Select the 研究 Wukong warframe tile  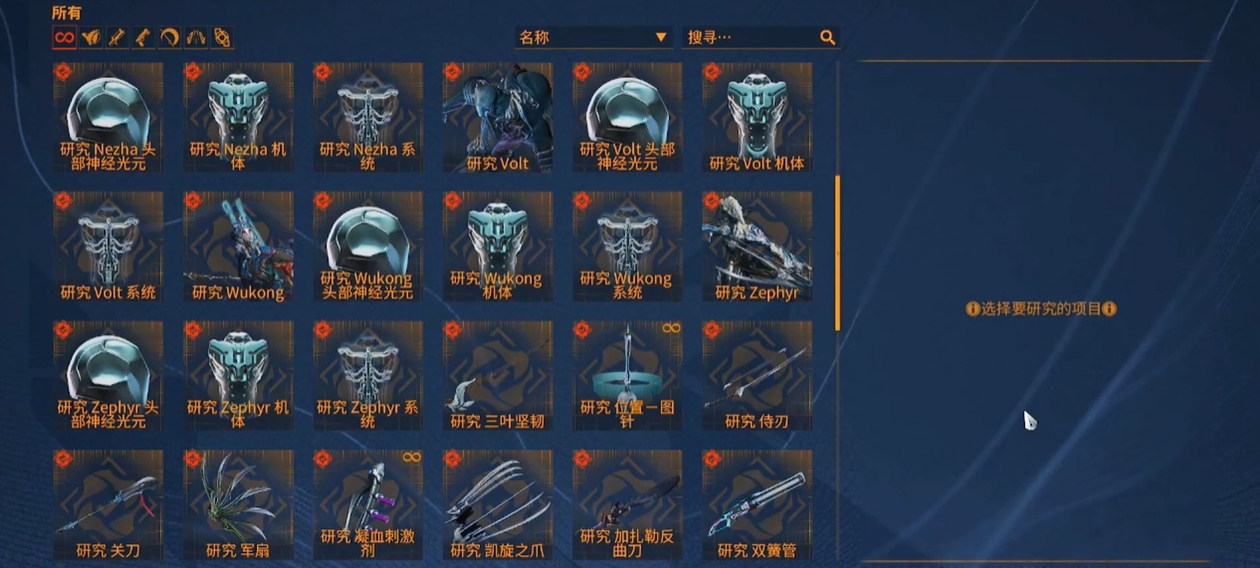pyautogui.click(x=238, y=246)
